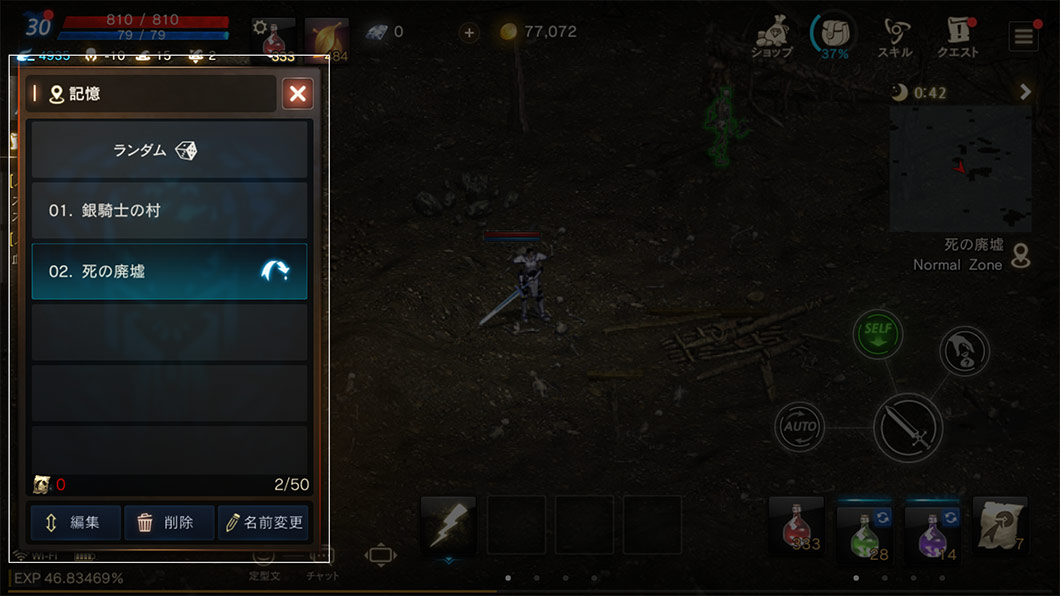Image resolution: width=1060 pixels, height=596 pixels.
Task: Toggle the AUTO battle button
Action: coord(799,426)
